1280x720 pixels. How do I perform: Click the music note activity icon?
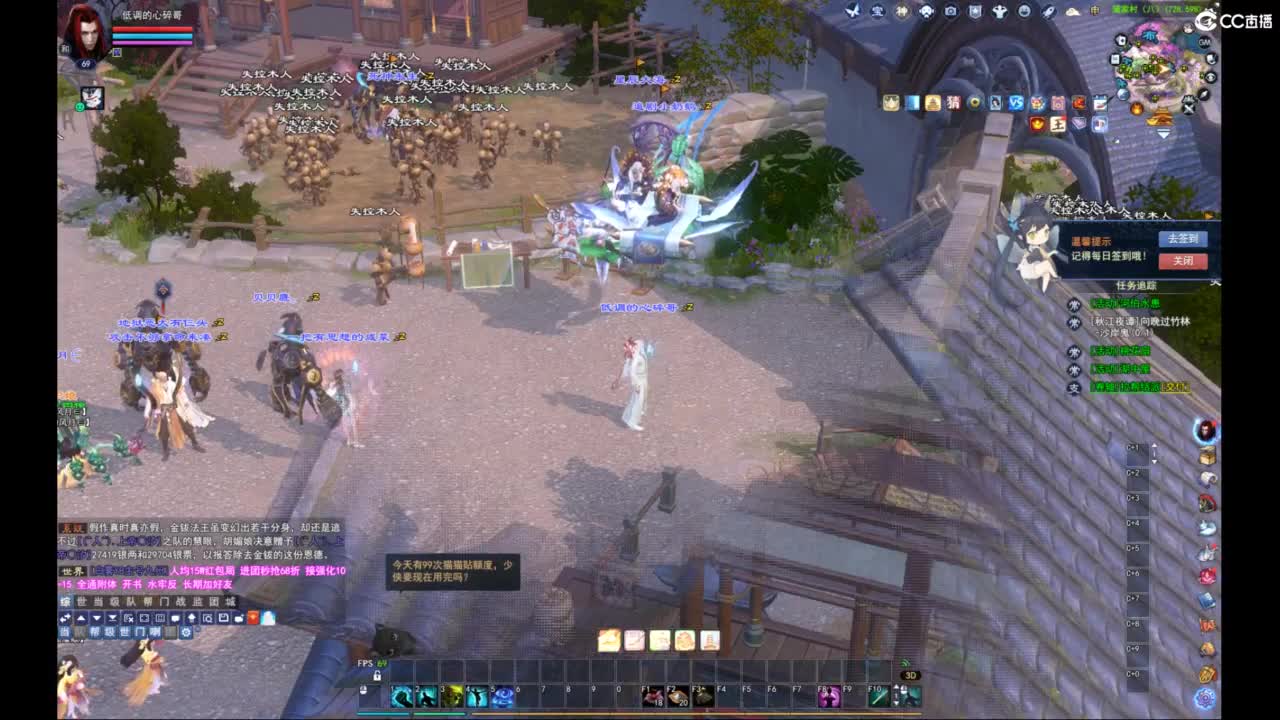point(1098,124)
